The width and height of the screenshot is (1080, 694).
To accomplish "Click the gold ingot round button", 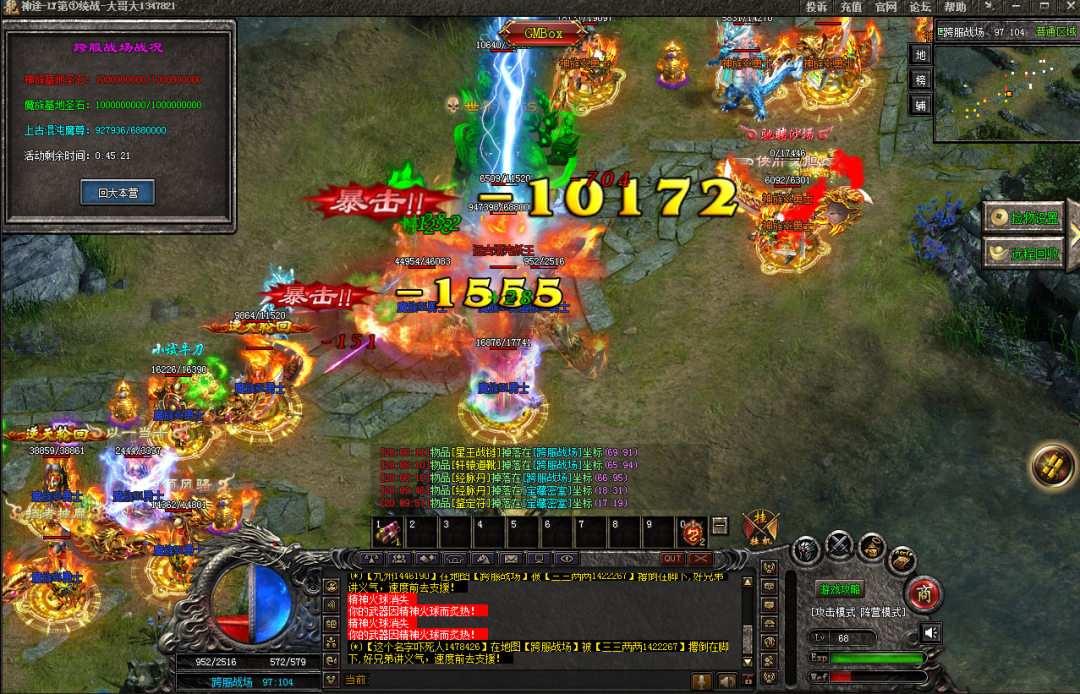I will coord(1053,465).
